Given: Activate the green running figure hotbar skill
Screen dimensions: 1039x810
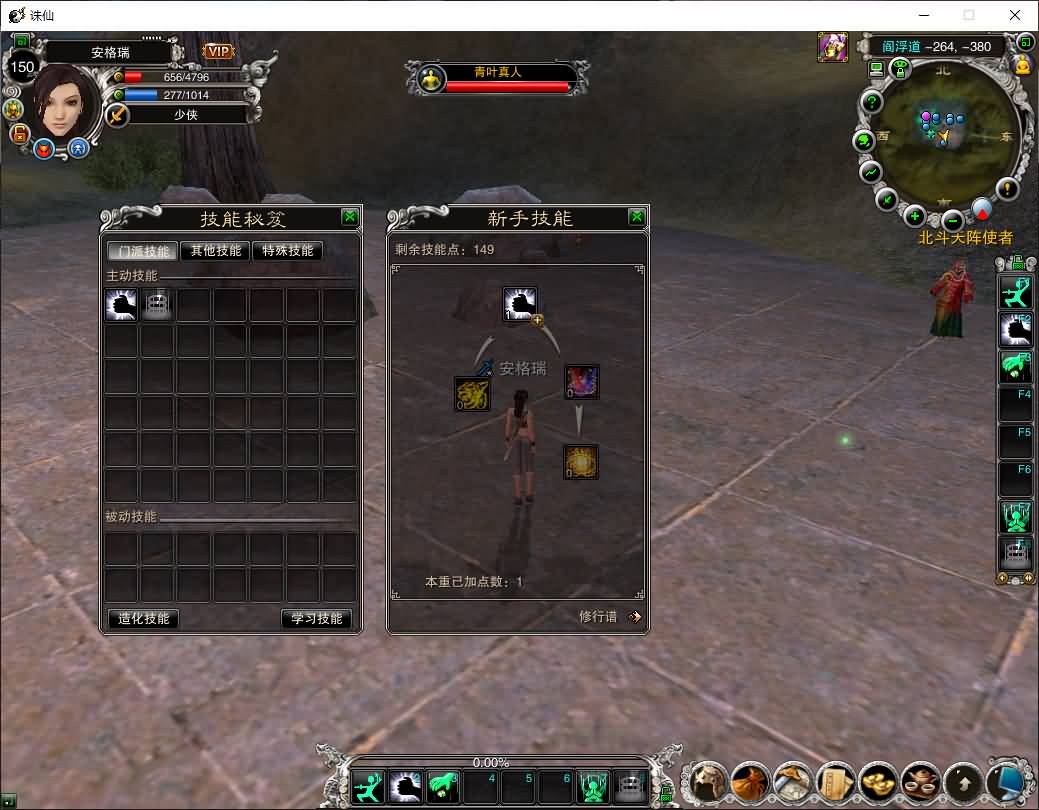Looking at the screenshot, I should coord(369,787).
